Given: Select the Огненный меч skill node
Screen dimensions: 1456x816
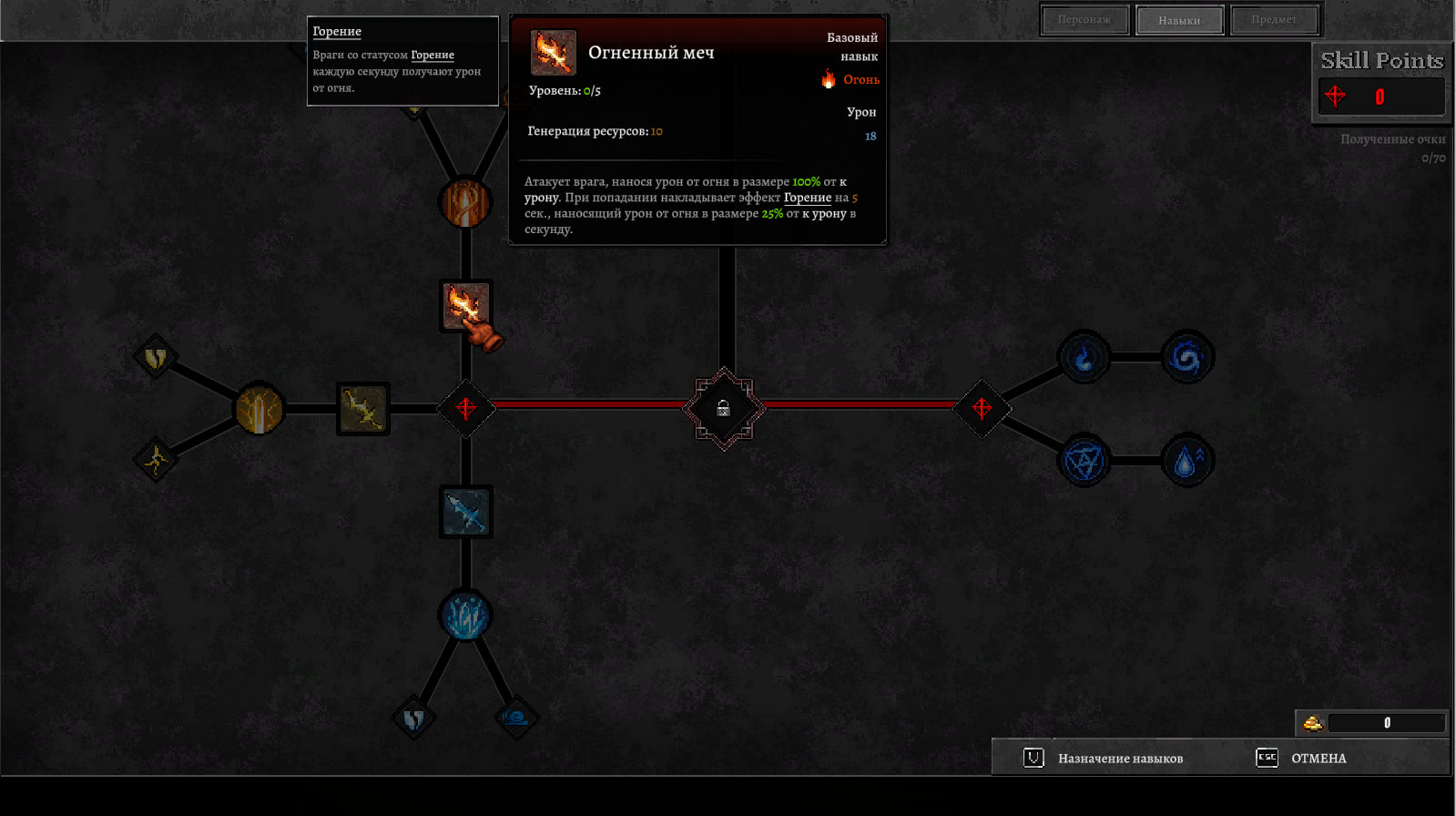Looking at the screenshot, I should click(466, 306).
